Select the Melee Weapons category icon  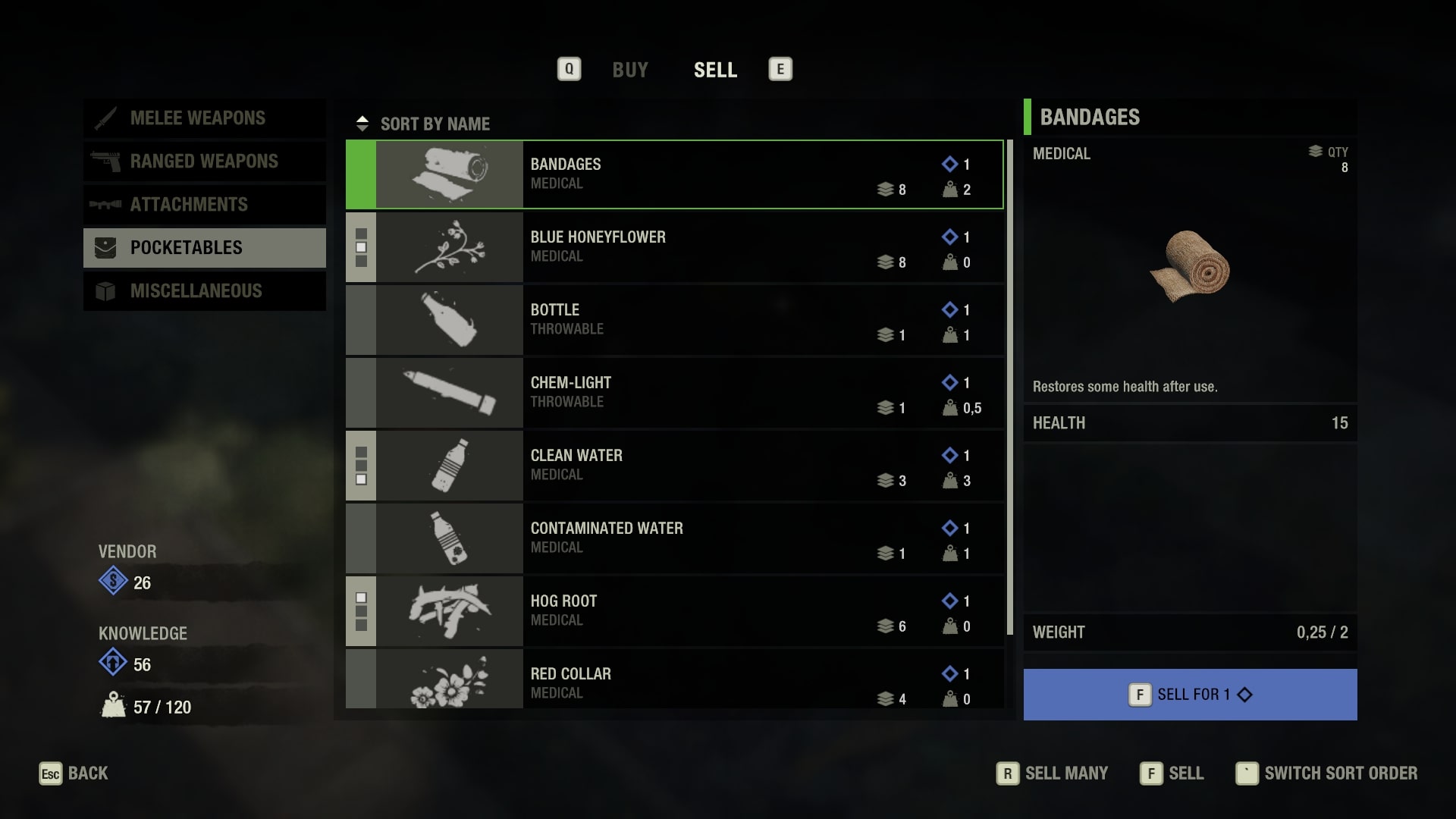[107, 118]
